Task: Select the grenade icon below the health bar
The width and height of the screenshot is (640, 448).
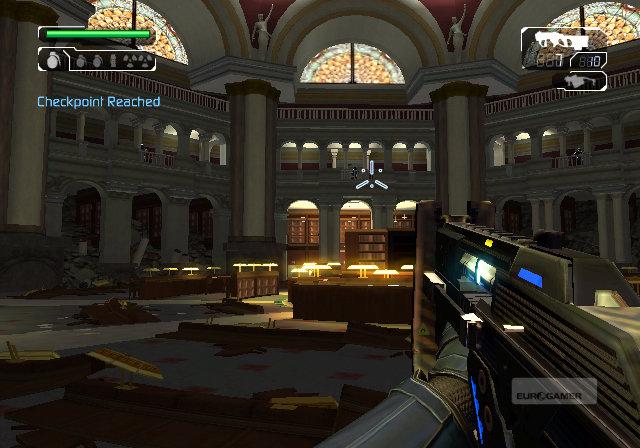Action: [53, 60]
